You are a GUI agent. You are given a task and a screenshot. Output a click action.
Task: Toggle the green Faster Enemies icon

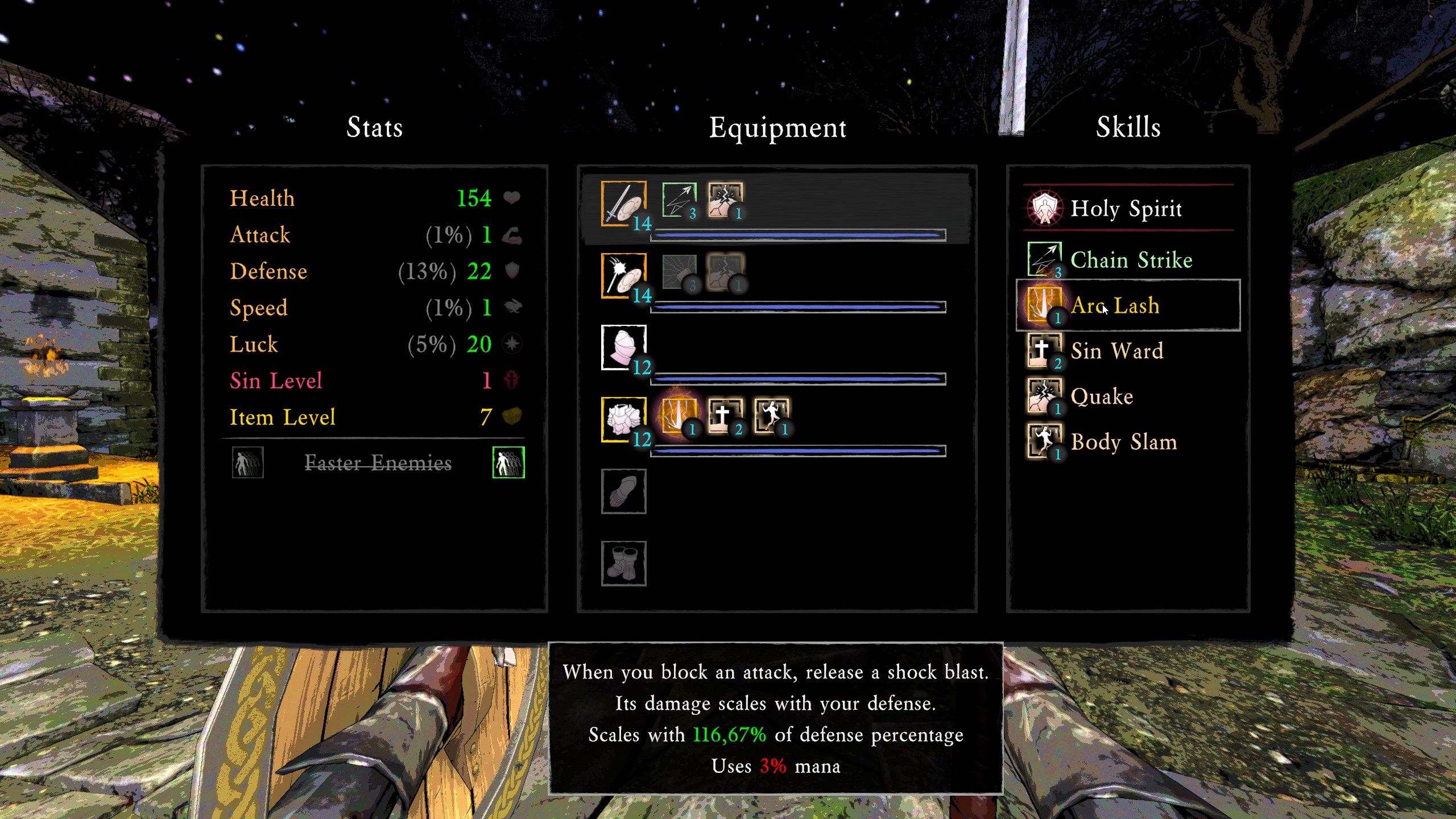(508, 462)
